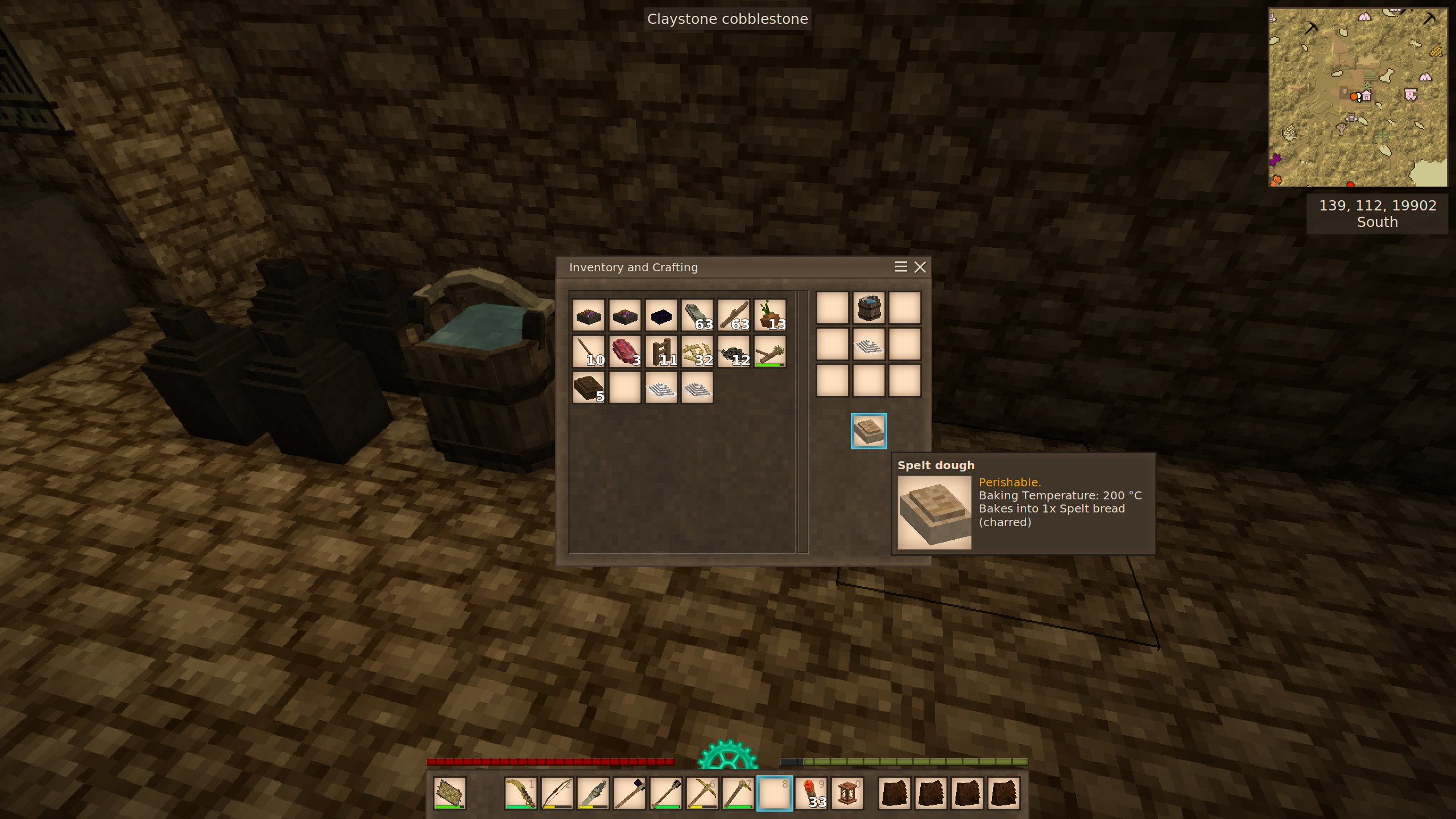The image size is (1456, 819).
Task: Click the woven mat offhand slot
Action: pos(449,793)
